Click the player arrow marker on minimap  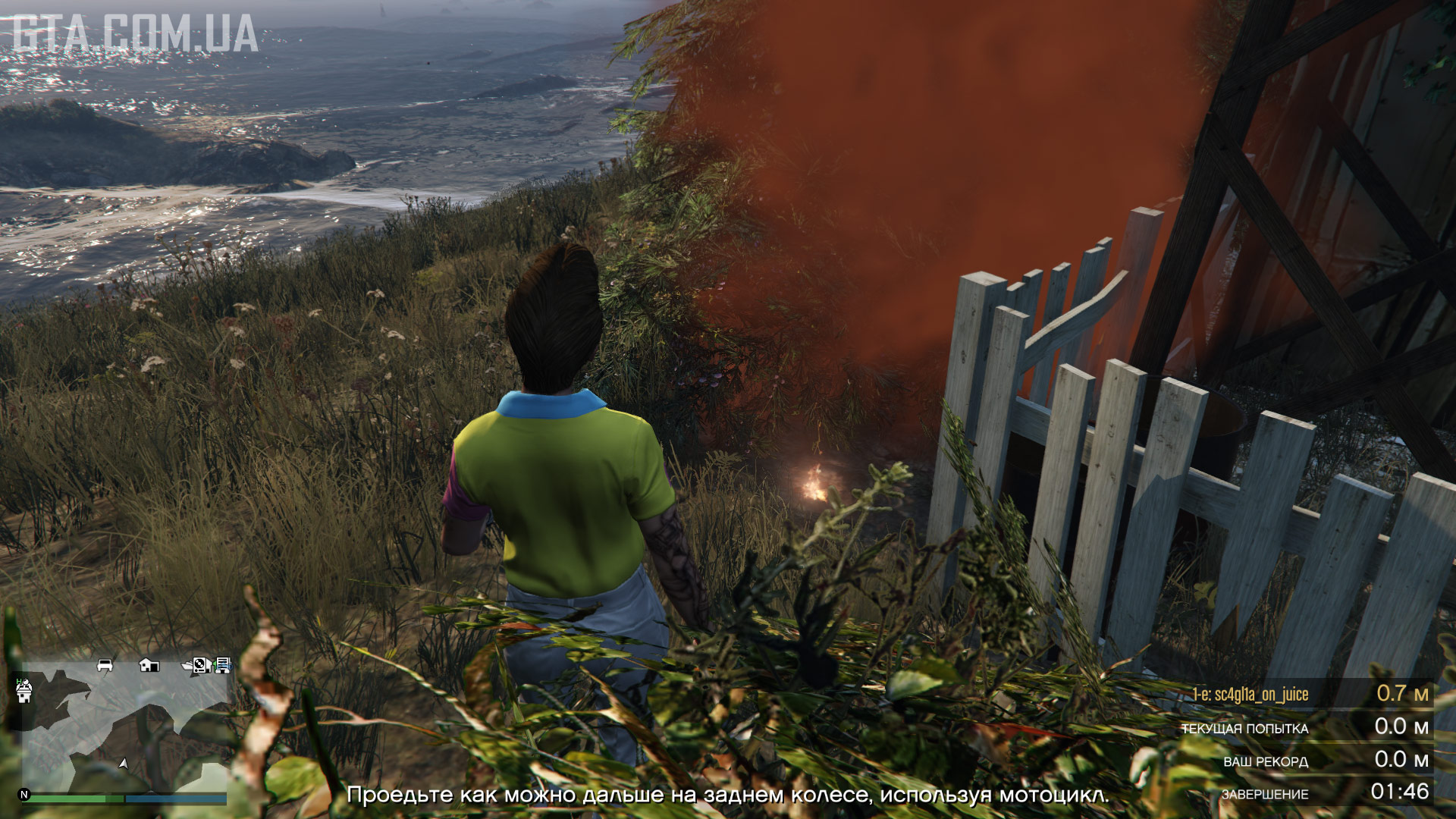[124, 764]
